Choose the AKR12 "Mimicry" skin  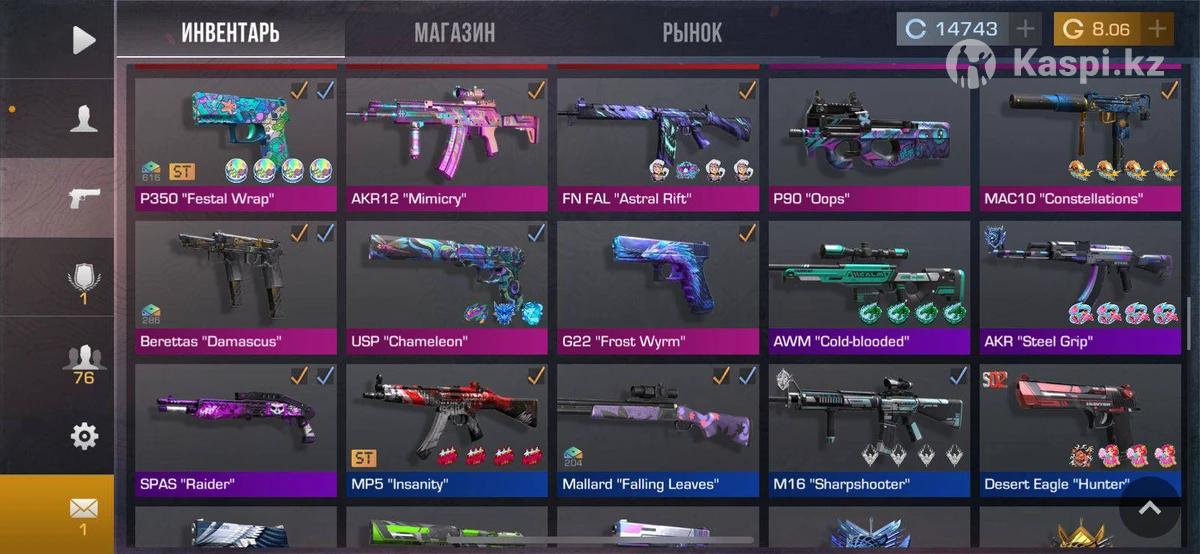(x=447, y=142)
